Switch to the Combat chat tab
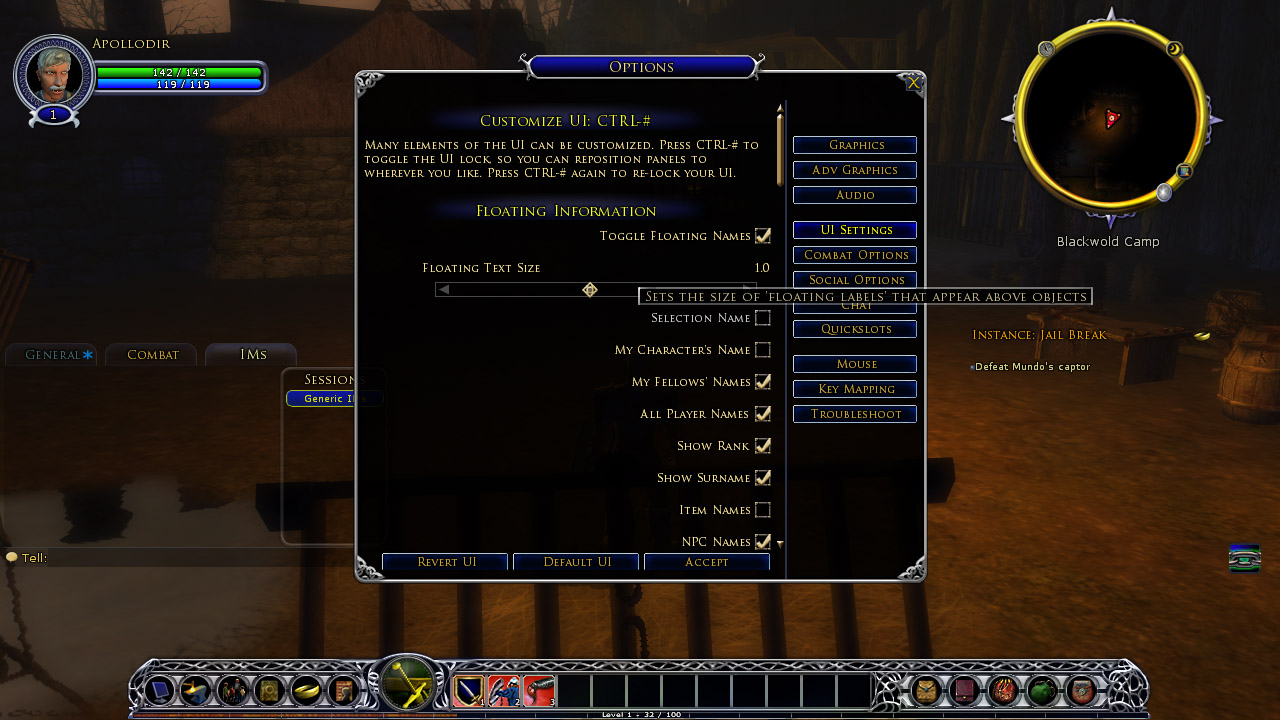This screenshot has width=1280, height=720. pyautogui.click(x=152, y=355)
